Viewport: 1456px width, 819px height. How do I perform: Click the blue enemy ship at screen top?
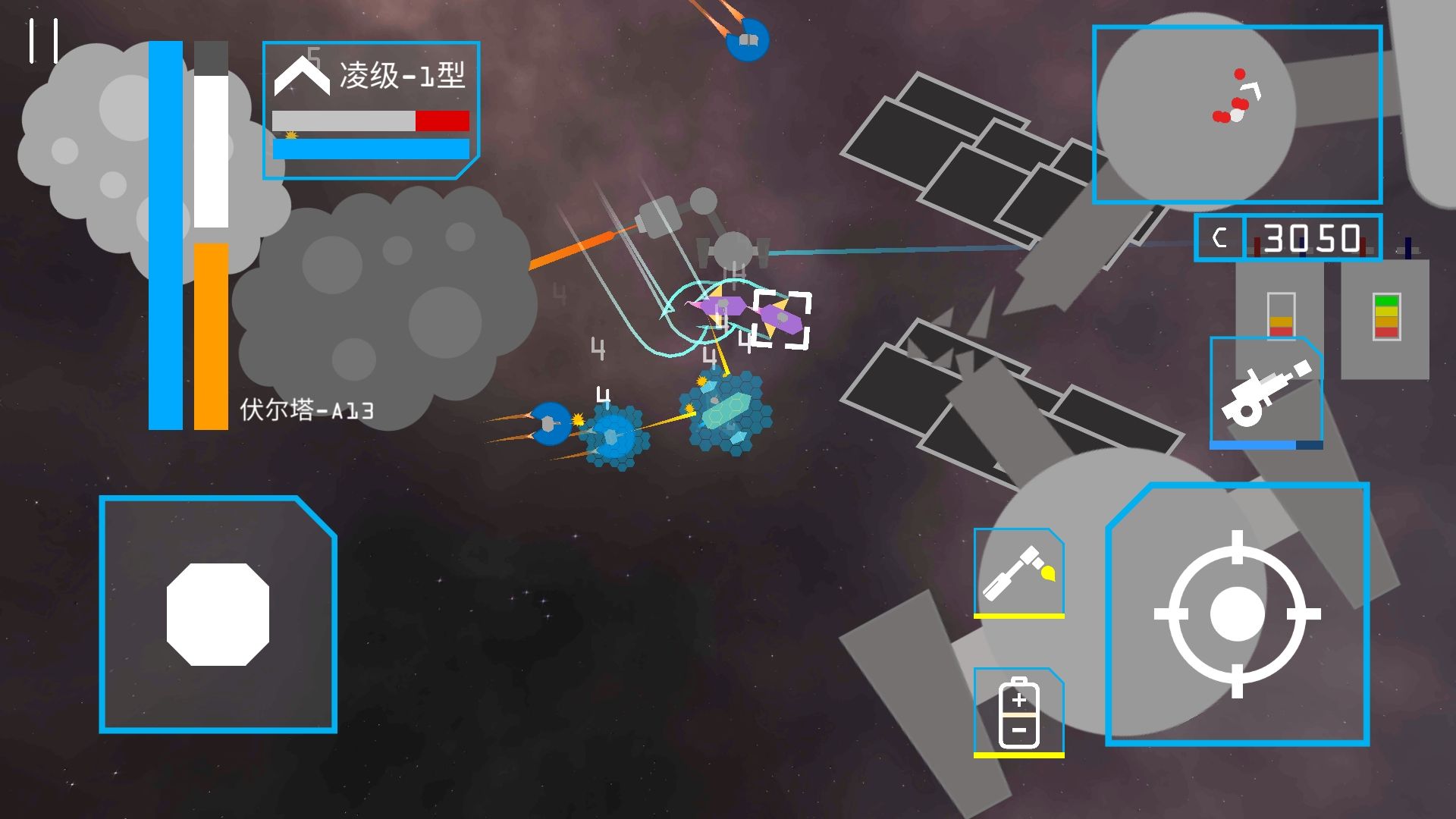point(747,40)
